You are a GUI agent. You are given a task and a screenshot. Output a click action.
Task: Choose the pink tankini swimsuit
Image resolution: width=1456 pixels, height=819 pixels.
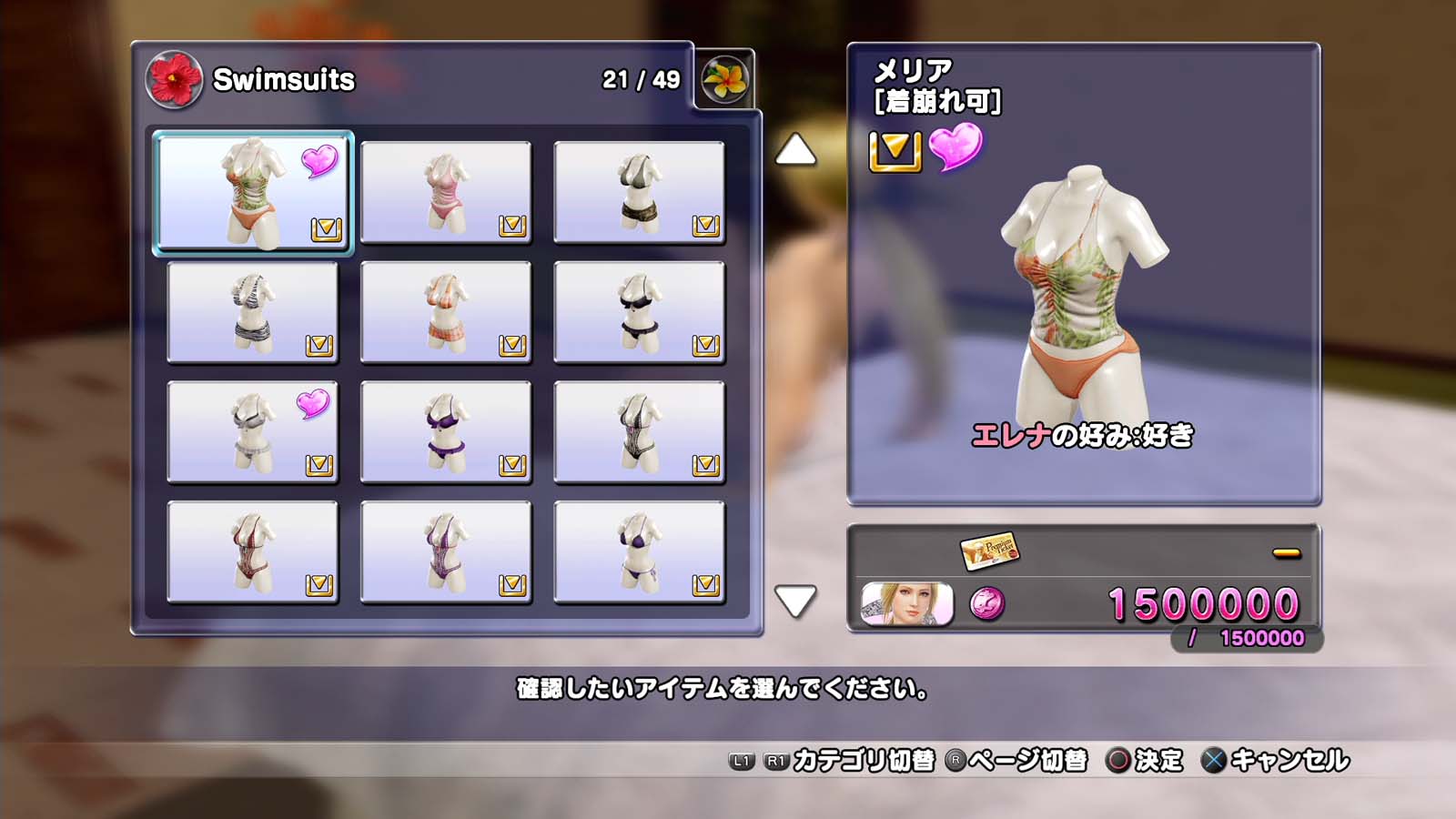(x=446, y=192)
